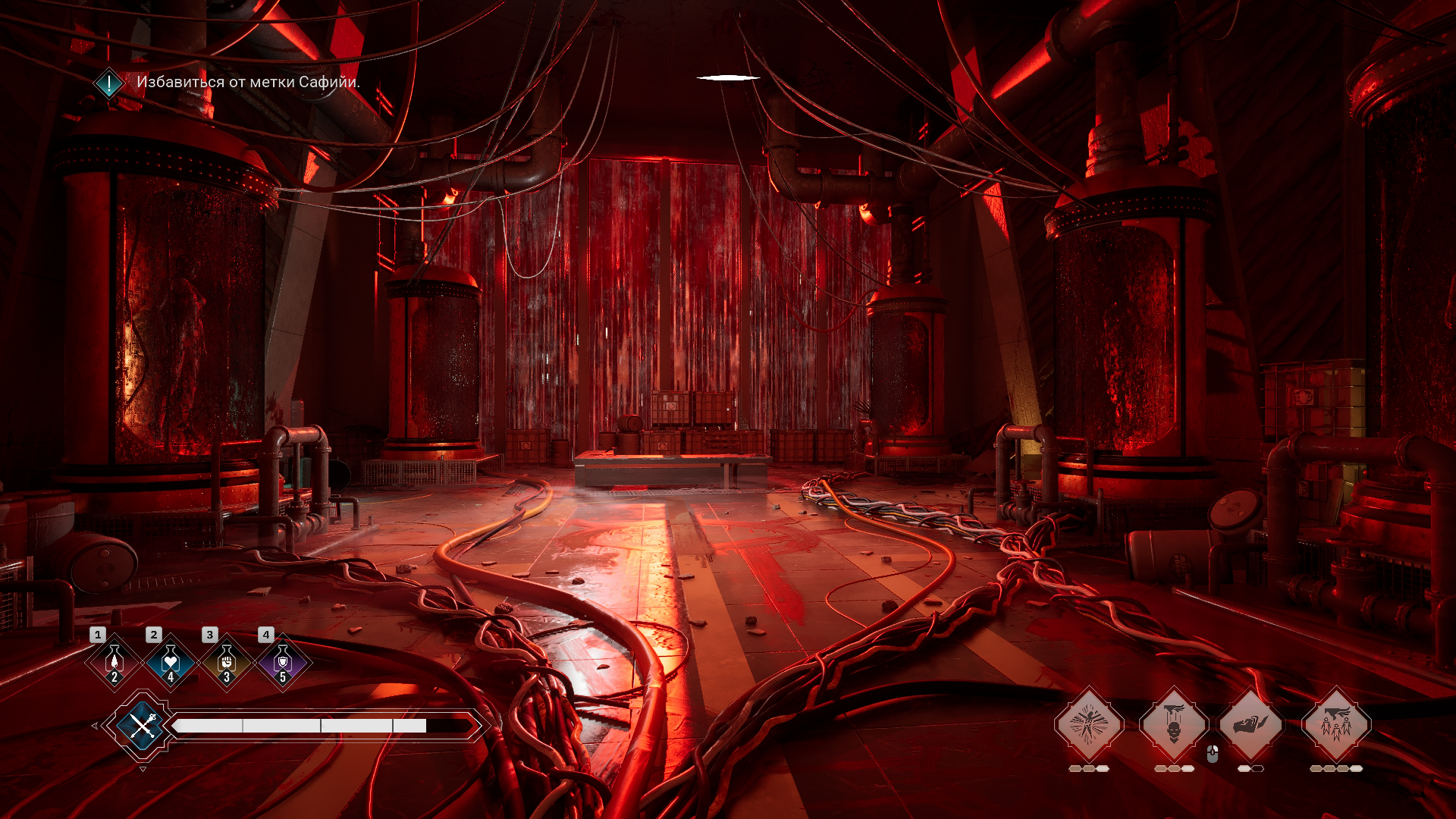The image size is (1456, 819).
Task: Use the red blood-drop flask
Action: coord(115,662)
